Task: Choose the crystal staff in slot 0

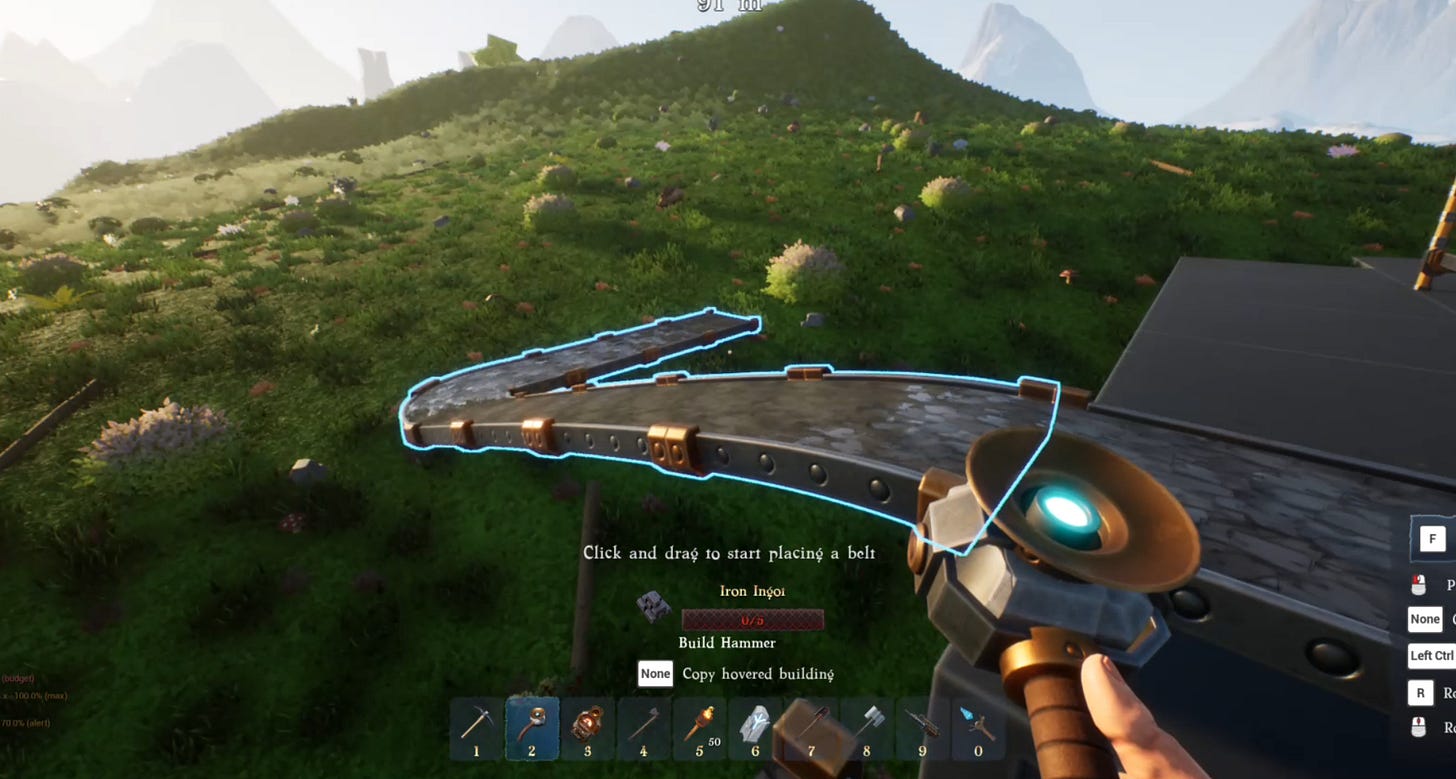Action: click(978, 728)
